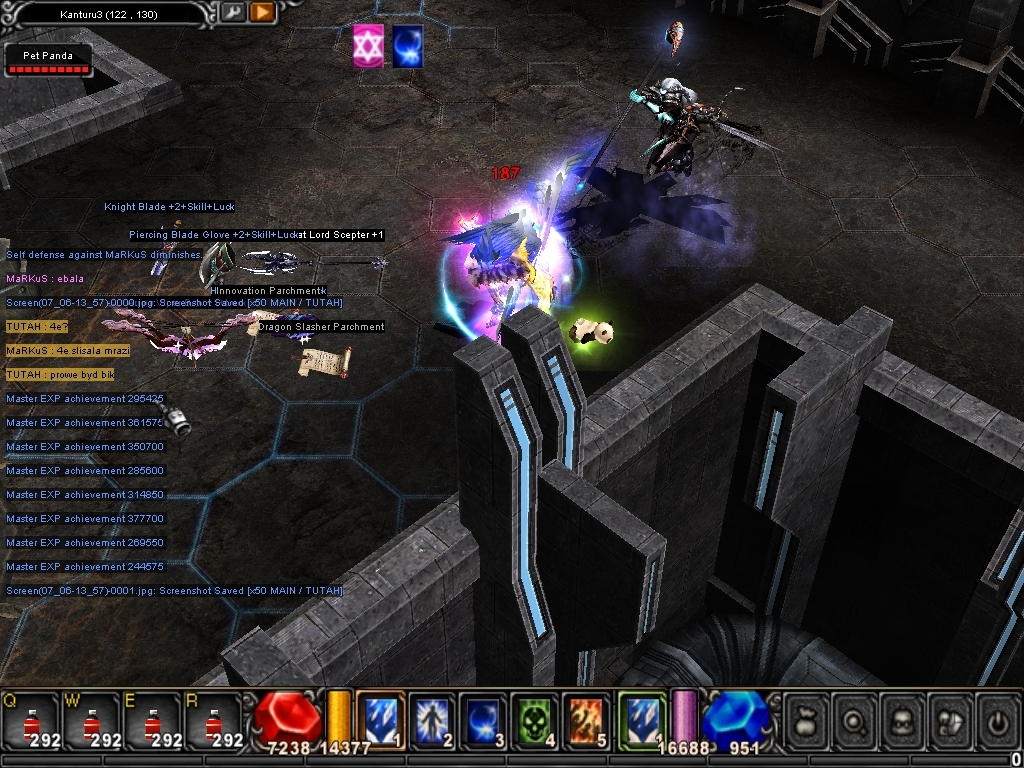
Task: Open the power system menu button
Action: tap(998, 719)
